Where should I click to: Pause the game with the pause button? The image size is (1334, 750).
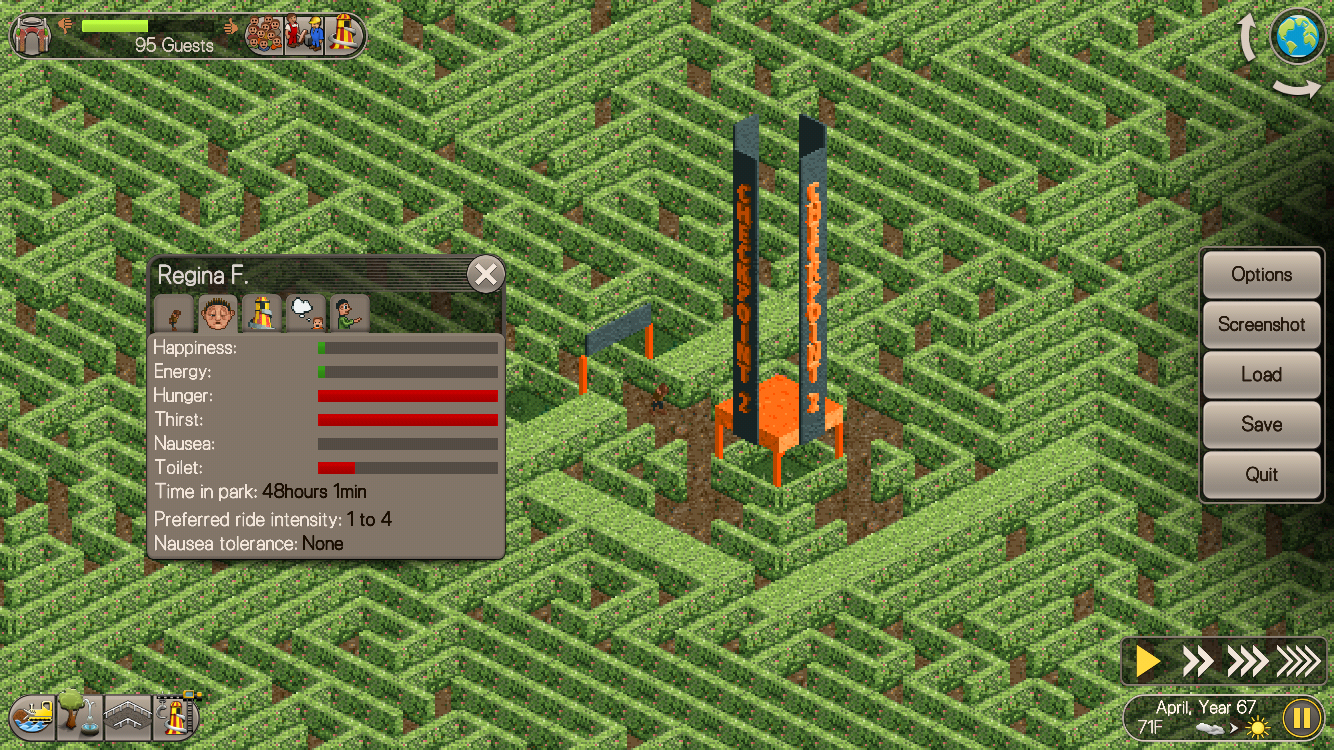click(1301, 717)
